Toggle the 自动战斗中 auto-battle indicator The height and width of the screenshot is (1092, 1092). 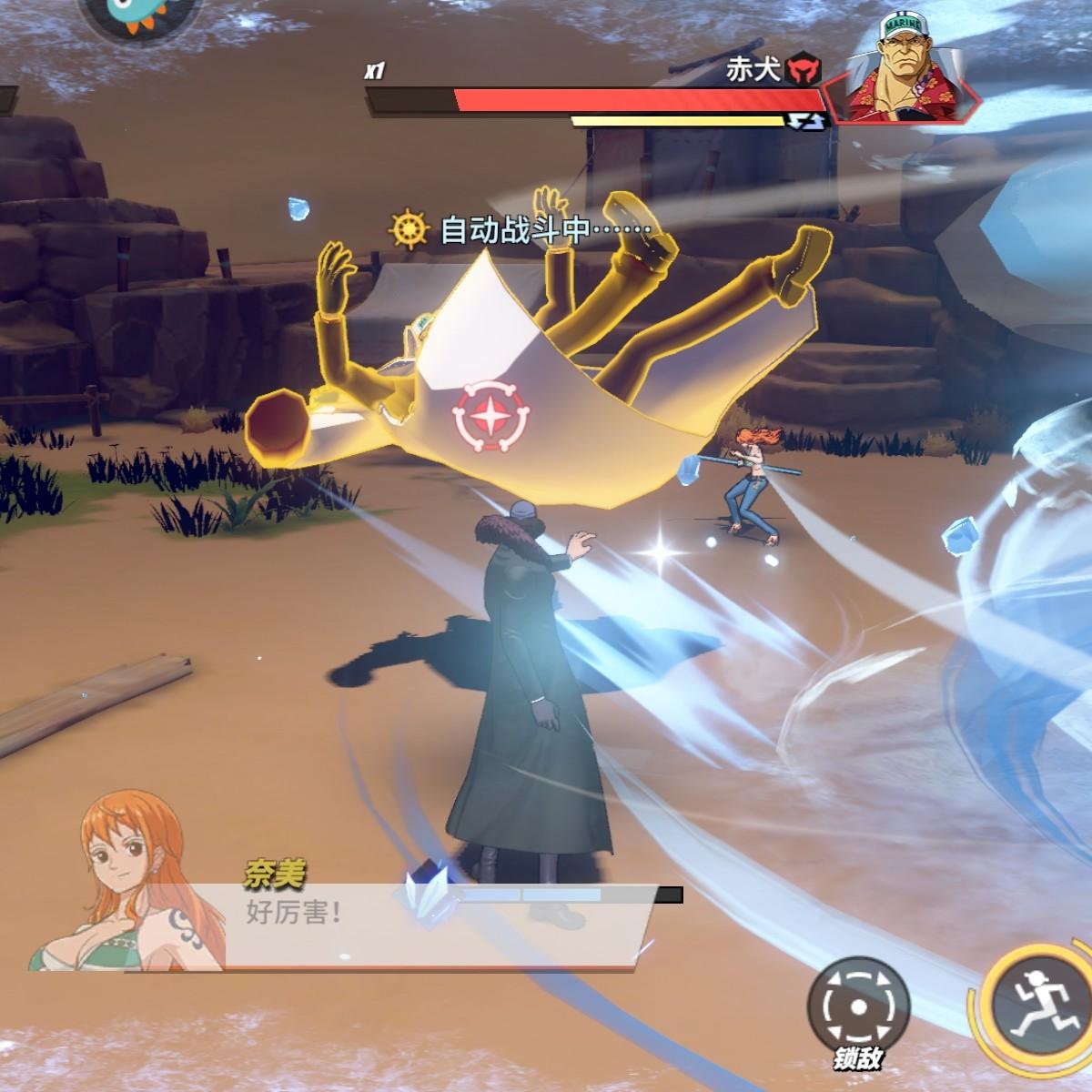(x=521, y=230)
